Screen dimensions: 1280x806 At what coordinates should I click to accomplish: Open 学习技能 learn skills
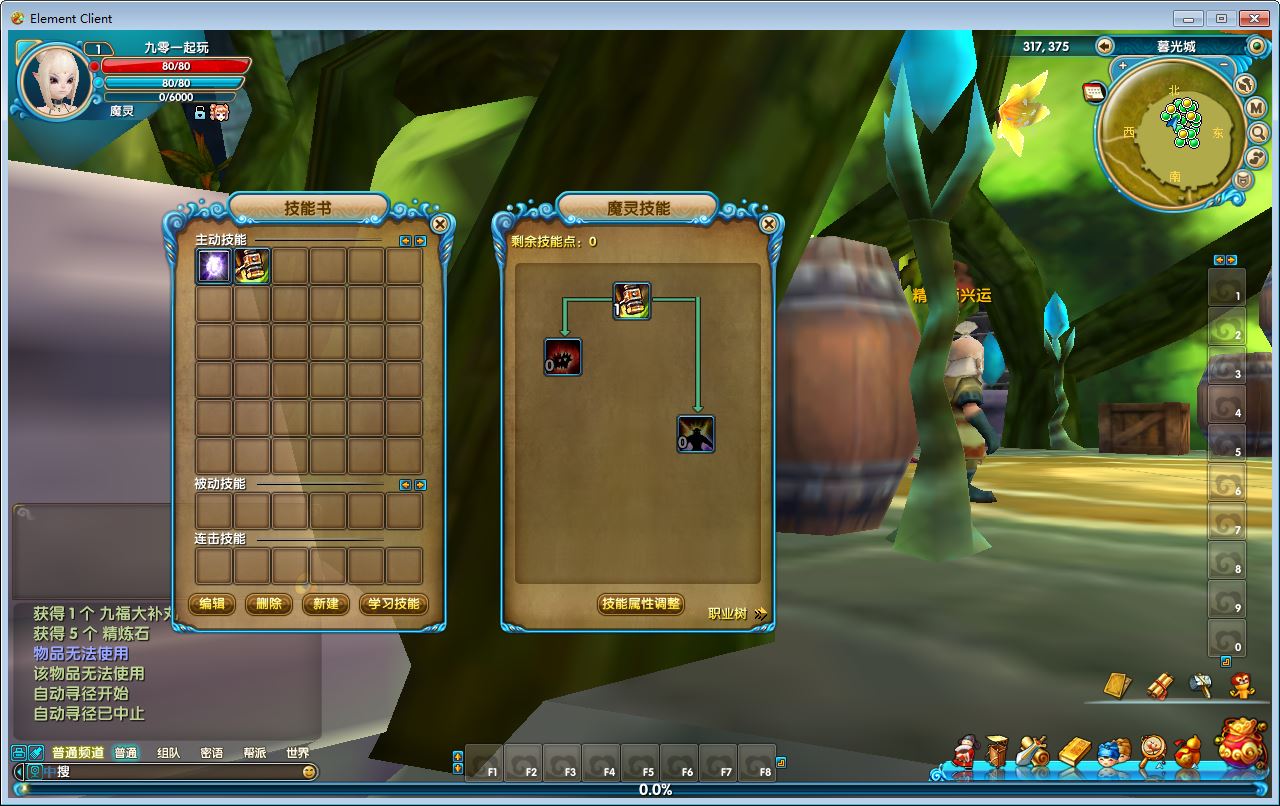[393, 604]
